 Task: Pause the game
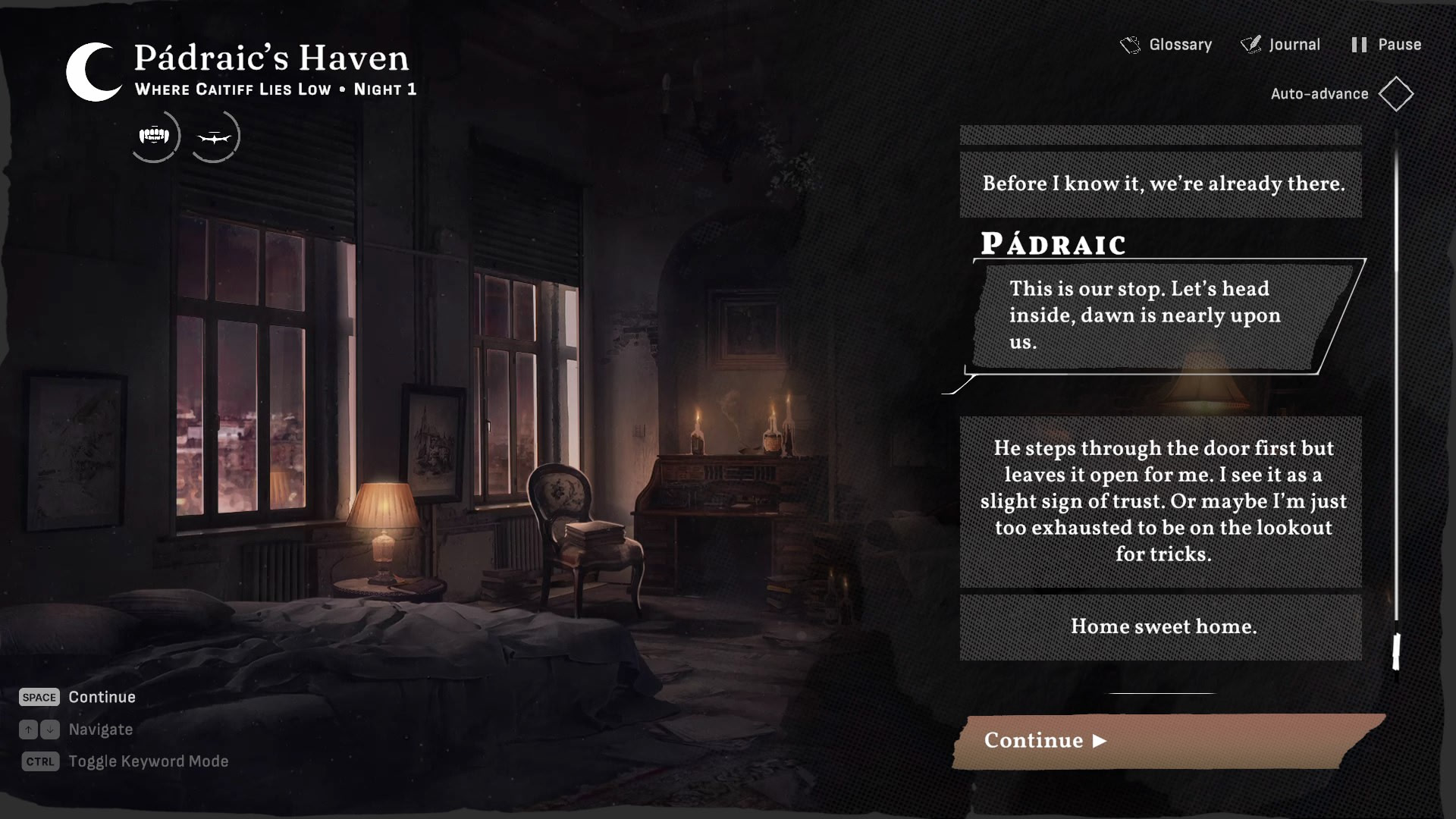pyautogui.click(x=1386, y=45)
